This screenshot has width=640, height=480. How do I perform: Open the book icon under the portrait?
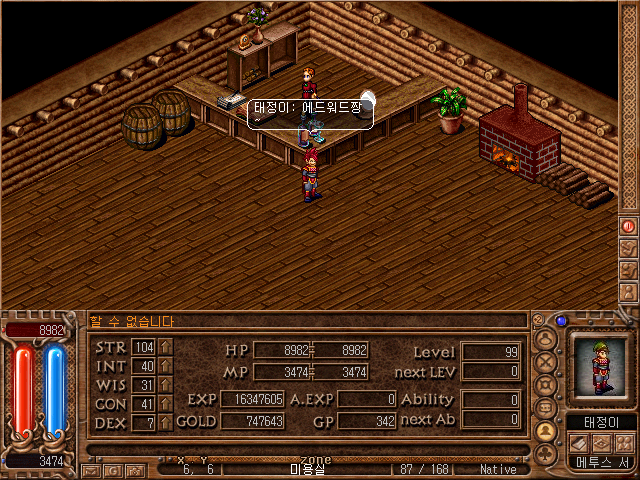coord(577,443)
